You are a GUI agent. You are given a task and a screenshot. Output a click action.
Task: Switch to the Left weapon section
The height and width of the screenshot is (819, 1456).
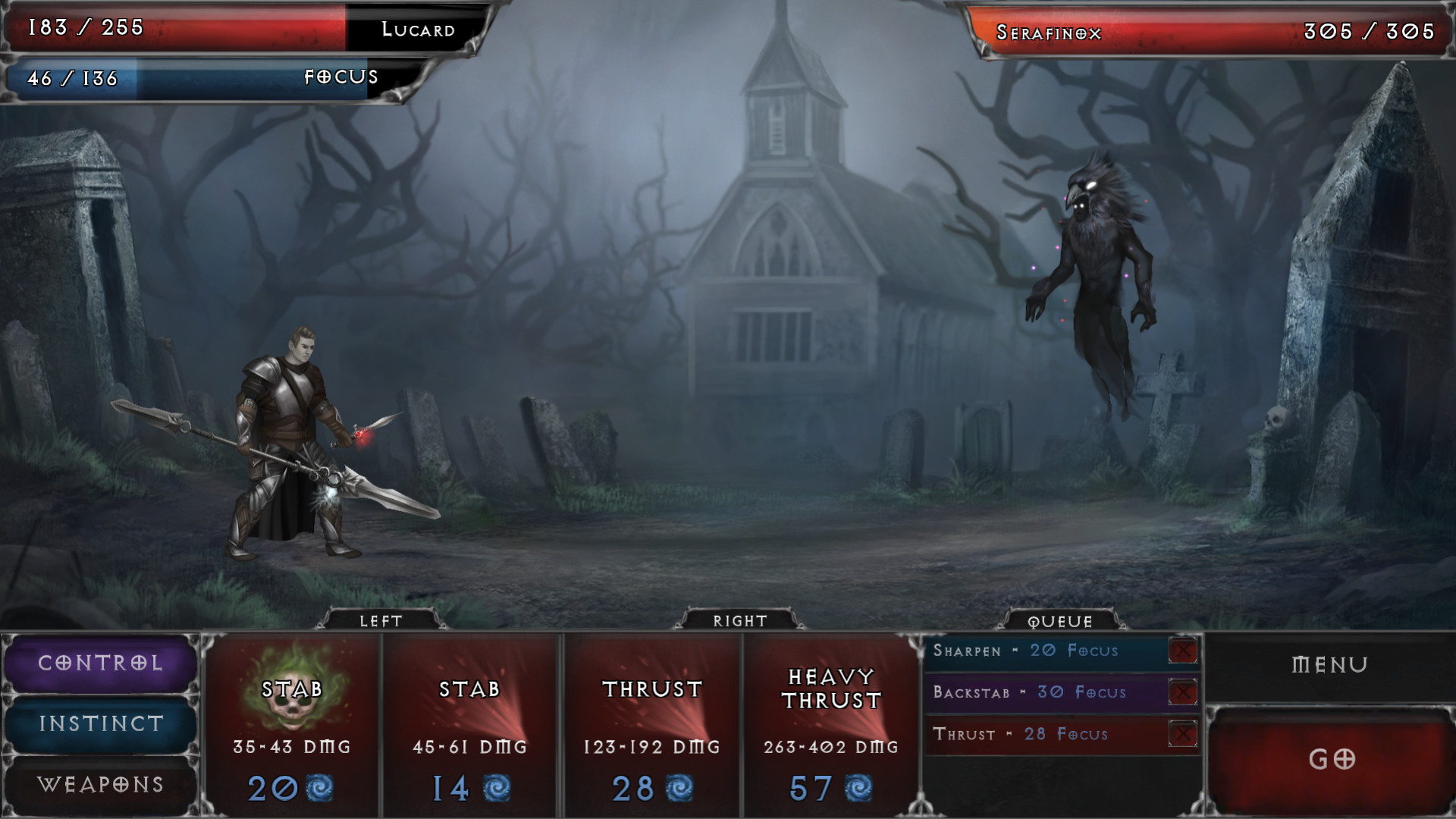pyautogui.click(x=383, y=620)
